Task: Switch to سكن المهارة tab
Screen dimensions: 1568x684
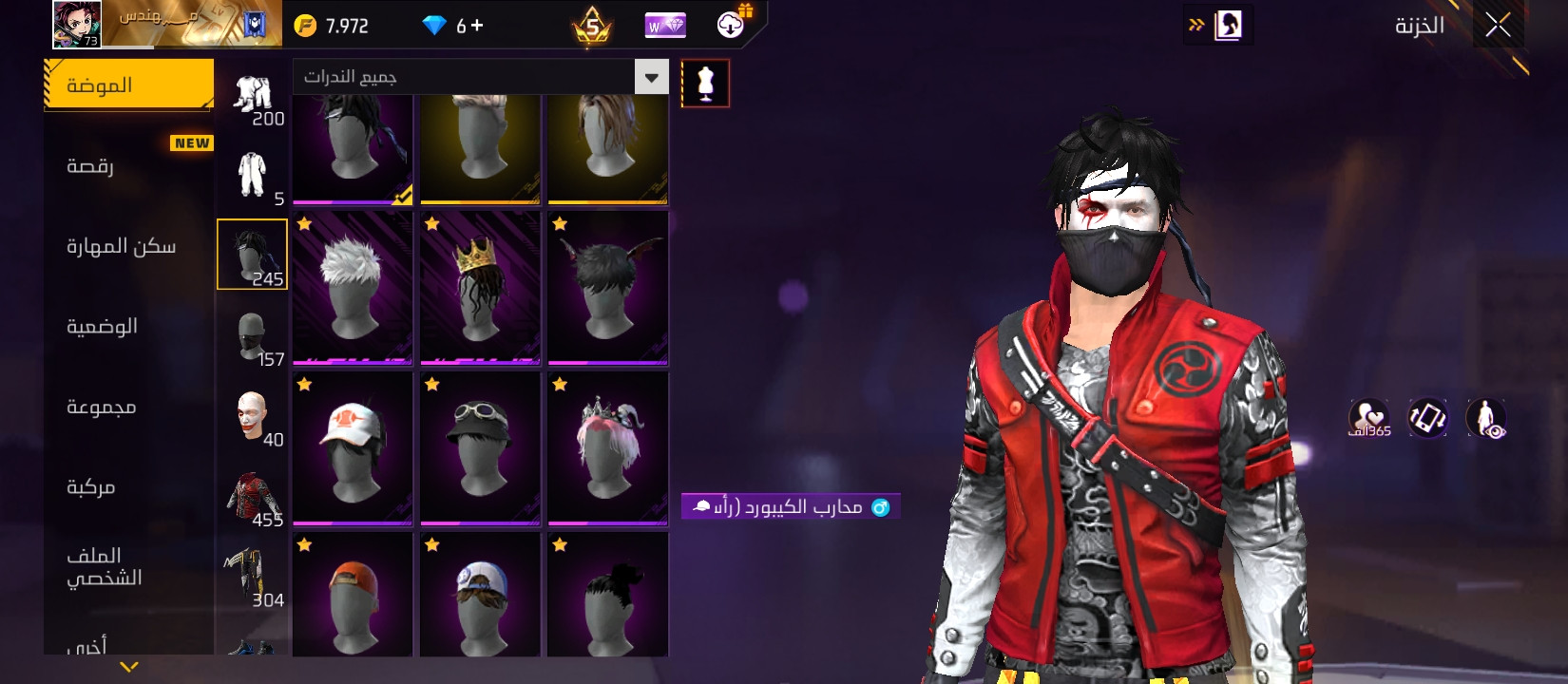Action: click(128, 246)
